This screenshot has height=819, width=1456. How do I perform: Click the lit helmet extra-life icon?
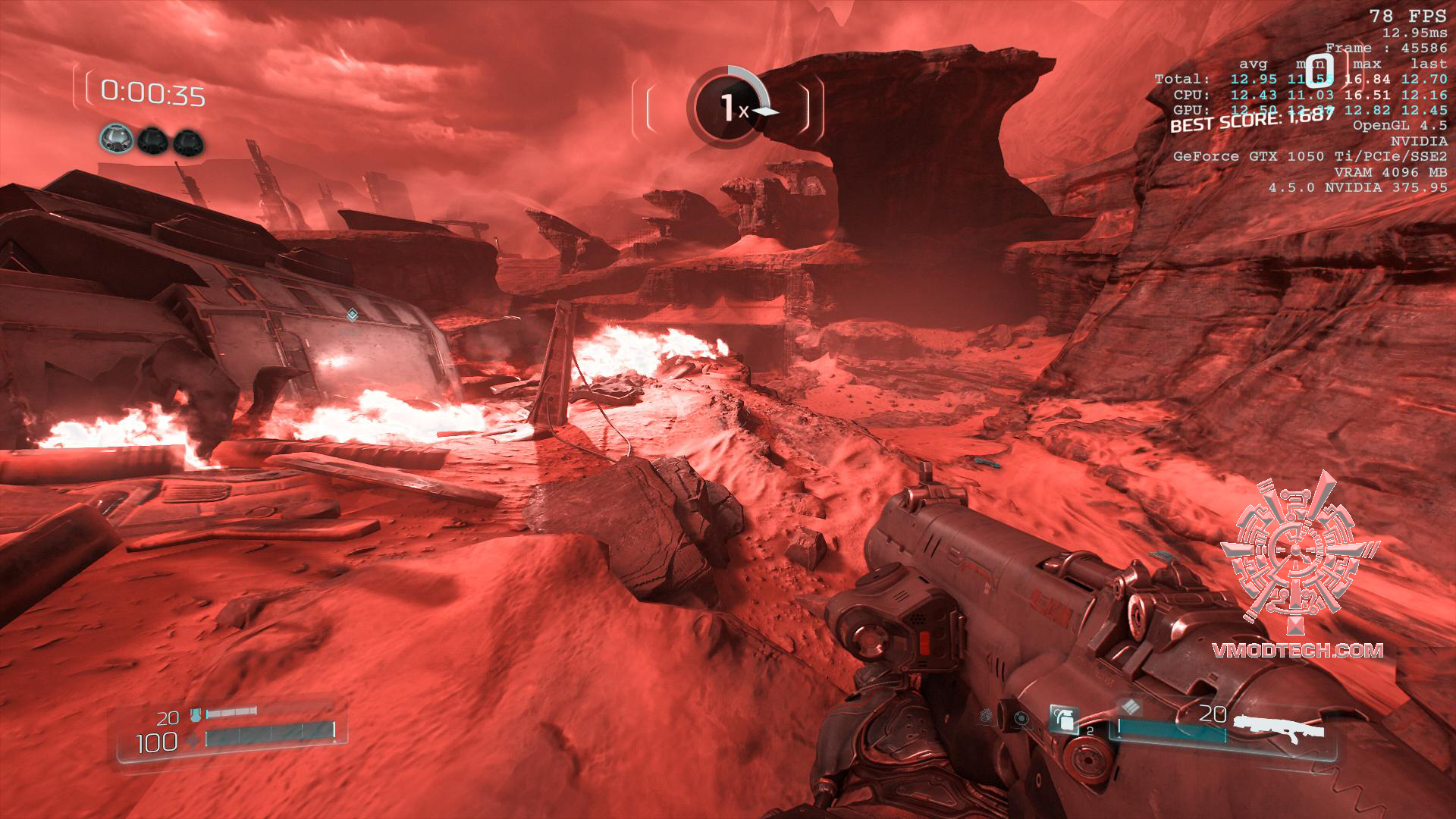116,140
